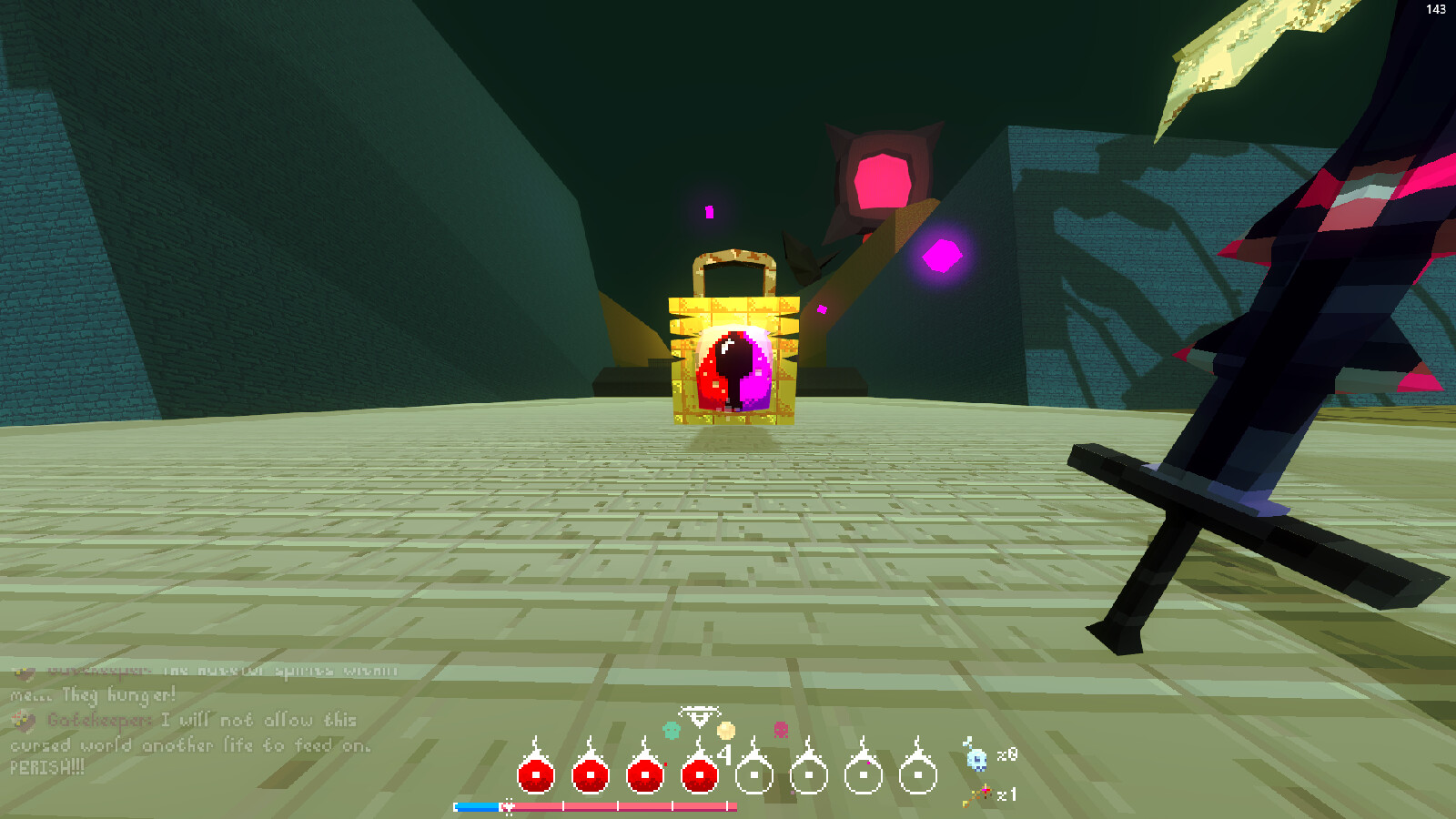Click the pink skull icon near the hearts
The width and height of the screenshot is (1456, 819).
click(780, 730)
